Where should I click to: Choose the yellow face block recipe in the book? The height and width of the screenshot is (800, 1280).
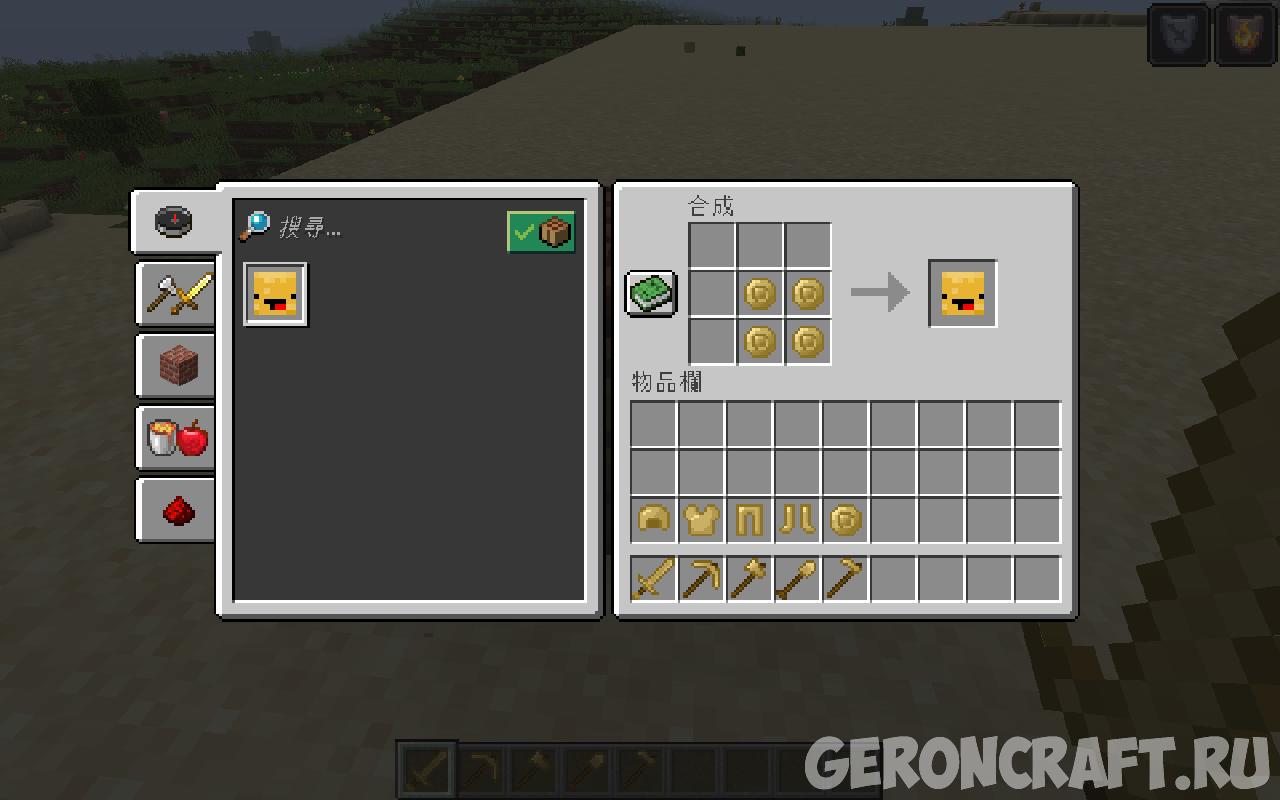tap(276, 294)
